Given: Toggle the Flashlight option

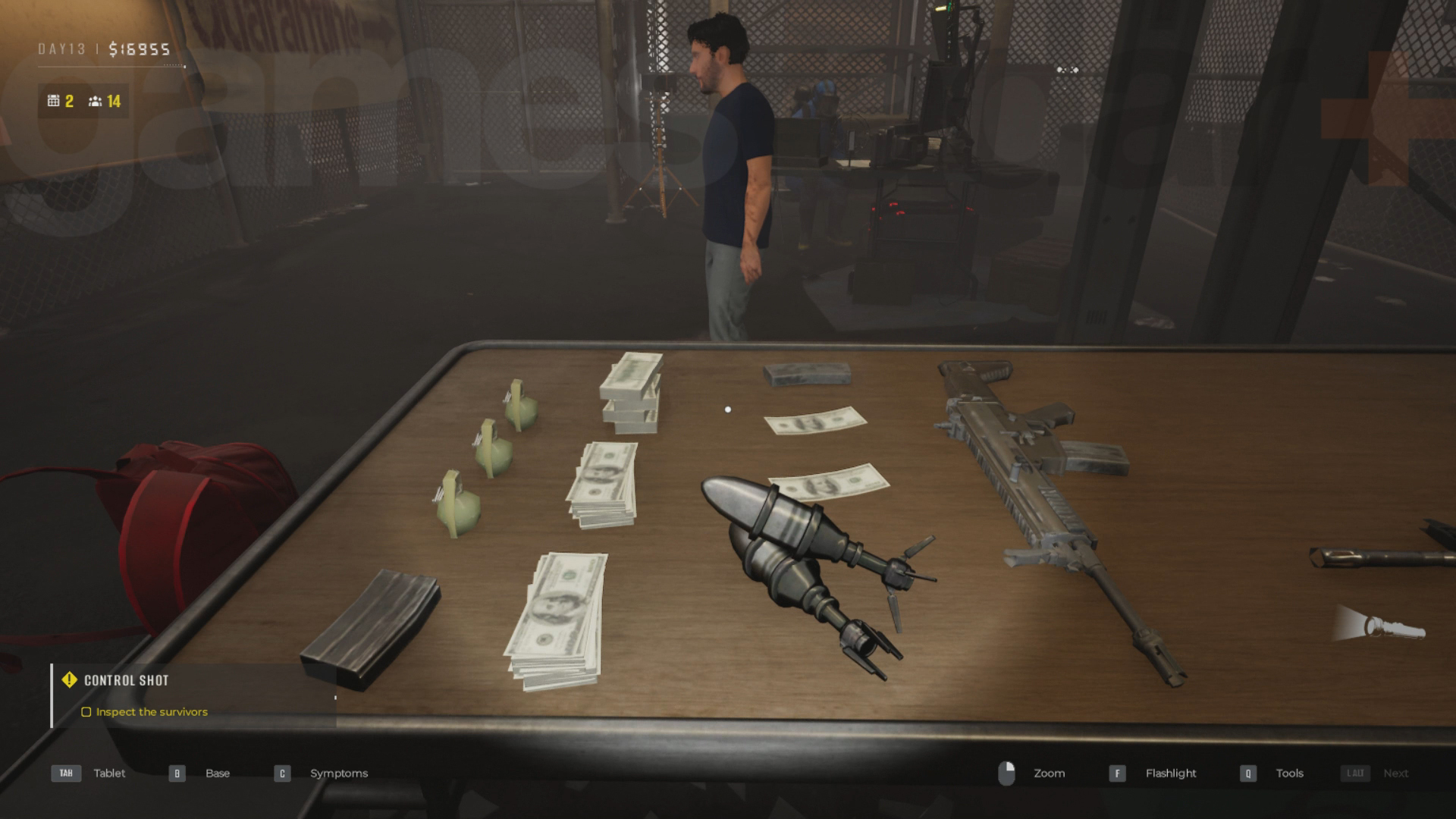Looking at the screenshot, I should 1170,773.
